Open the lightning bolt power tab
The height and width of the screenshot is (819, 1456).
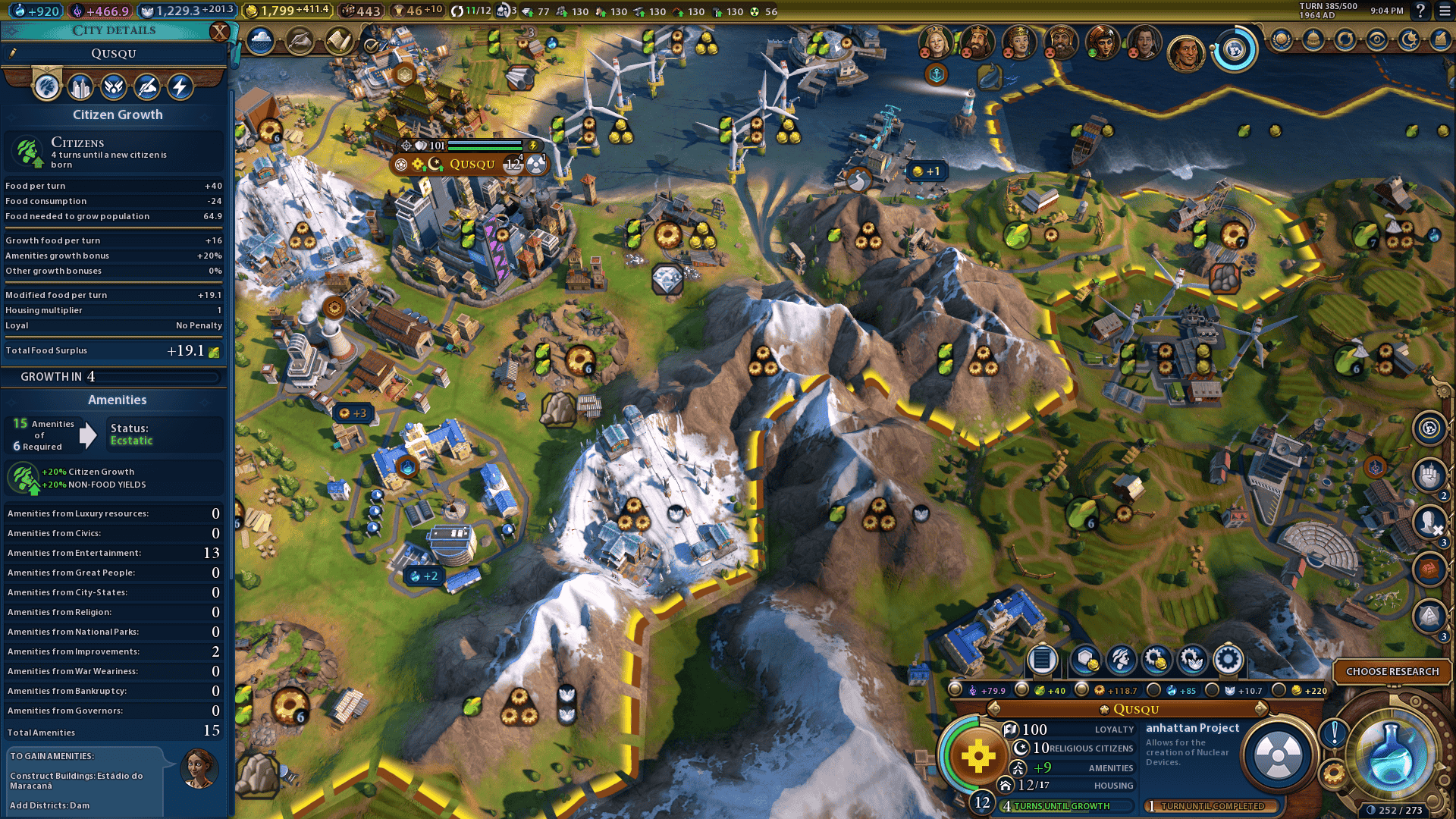tap(180, 87)
